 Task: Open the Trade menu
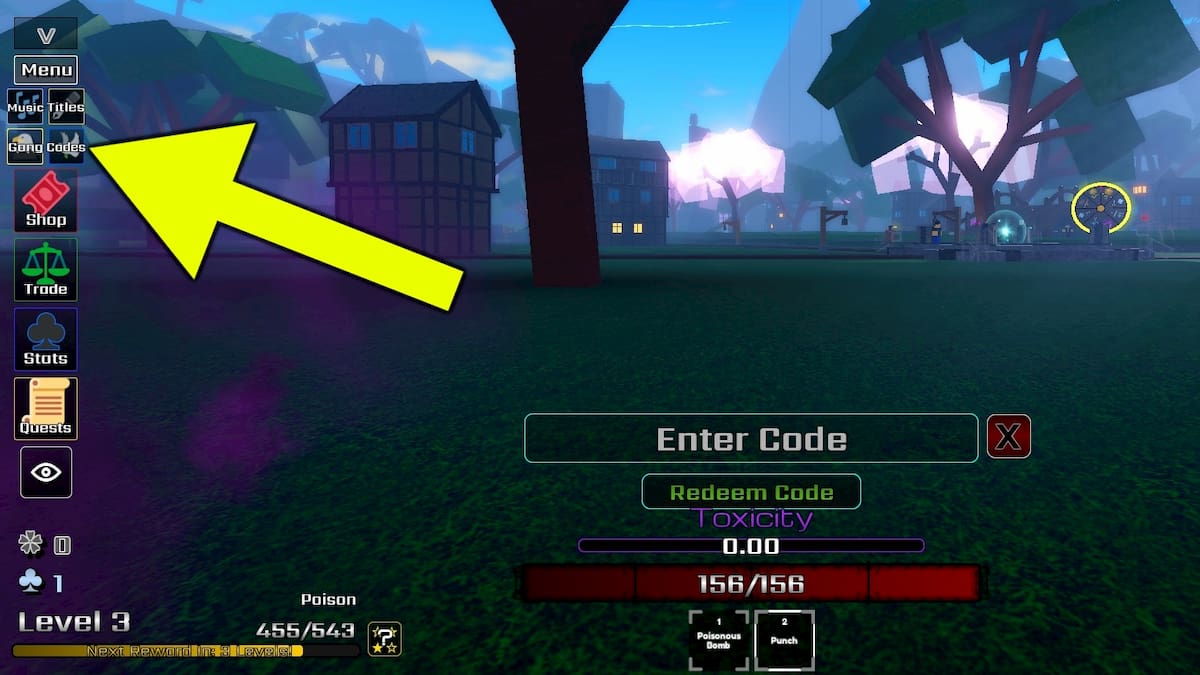46,269
